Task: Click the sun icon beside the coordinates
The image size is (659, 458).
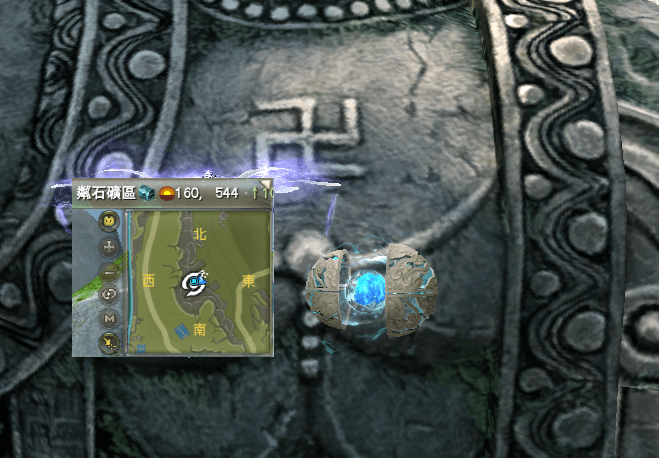Action: [x=166, y=192]
